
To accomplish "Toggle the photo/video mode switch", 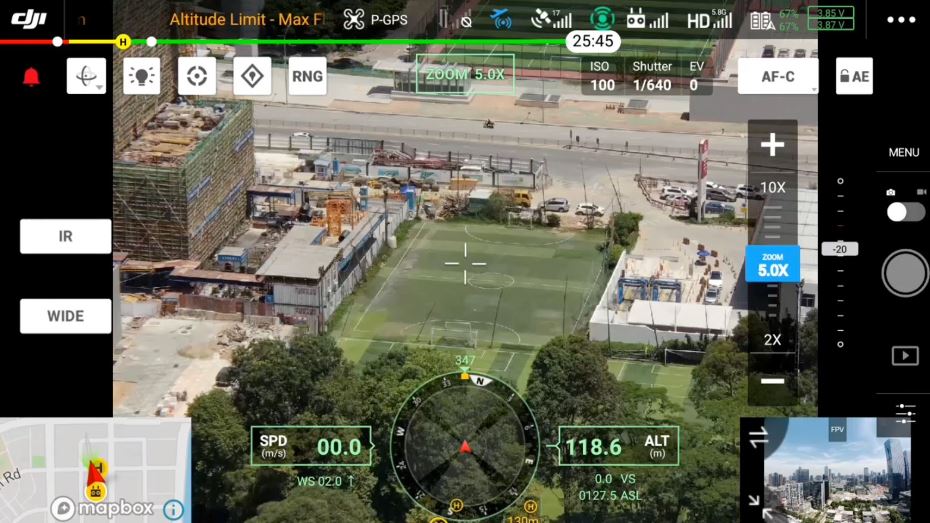I will click(905, 211).
